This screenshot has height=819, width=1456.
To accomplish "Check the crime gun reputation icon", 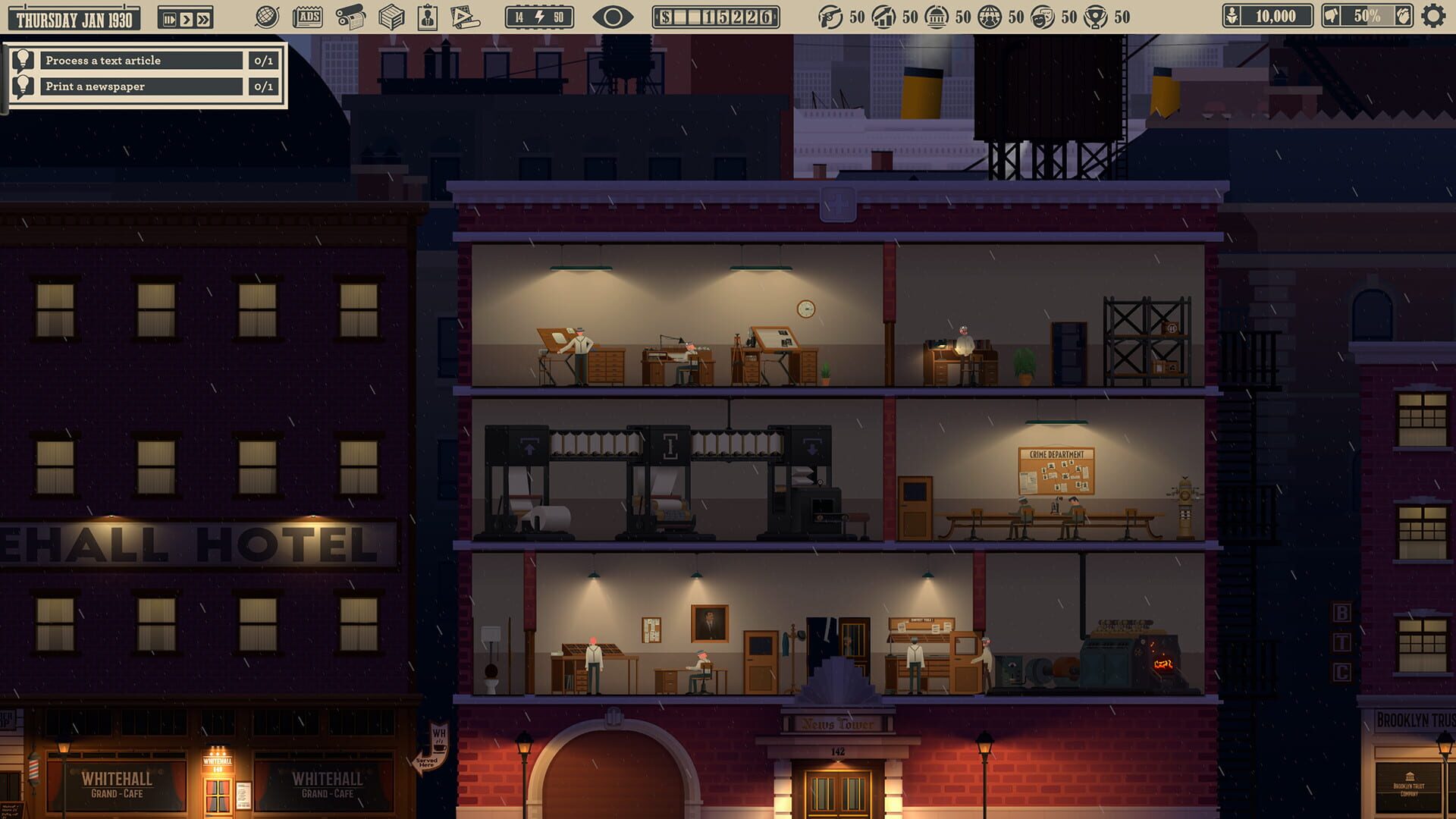I will coord(830,17).
